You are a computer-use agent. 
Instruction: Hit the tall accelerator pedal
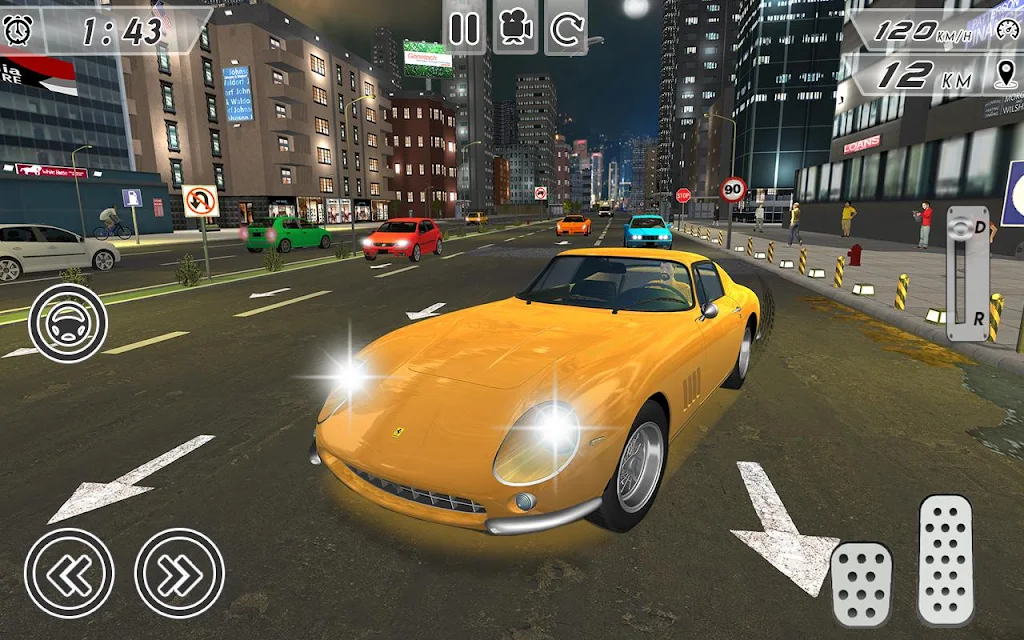tap(945, 560)
